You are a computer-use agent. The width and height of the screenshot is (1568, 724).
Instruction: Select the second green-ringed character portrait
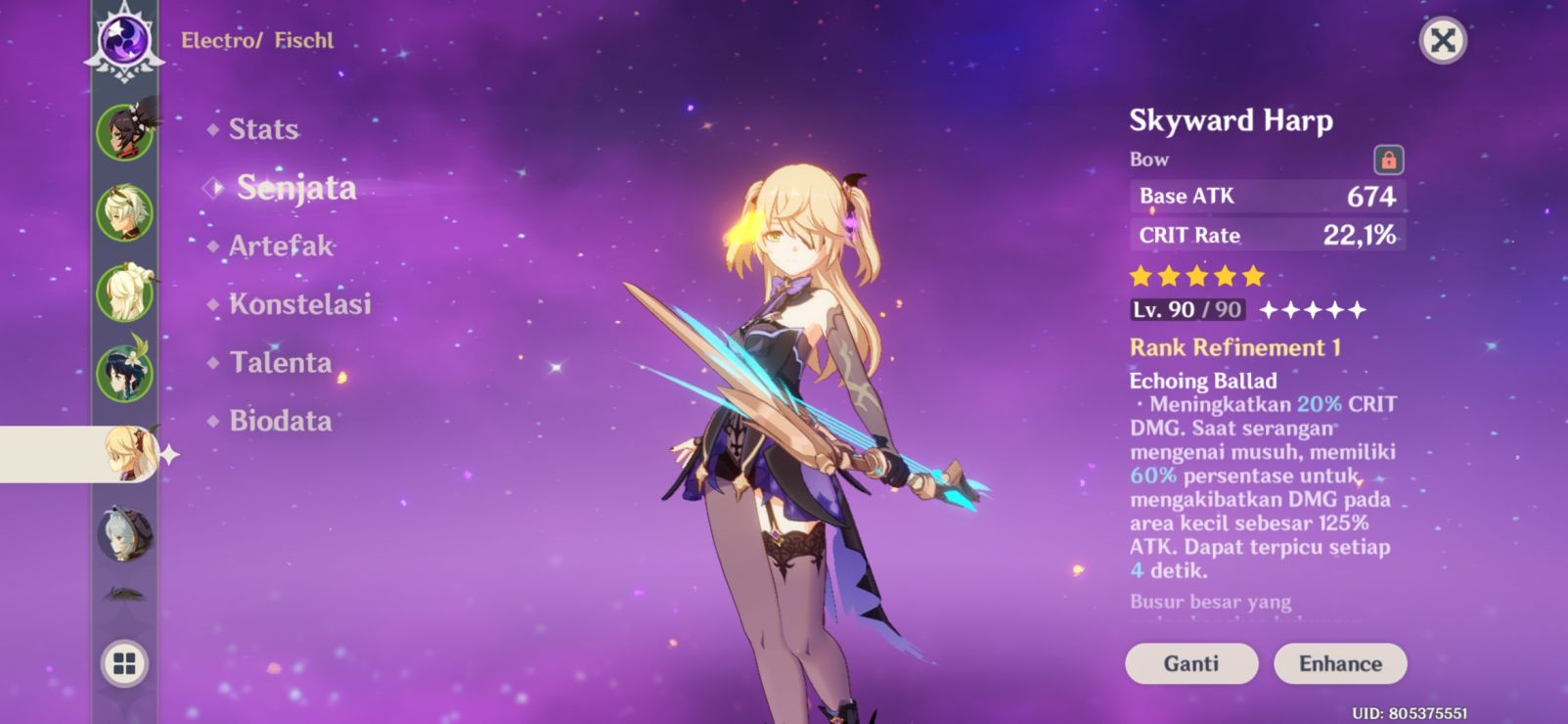click(122, 209)
